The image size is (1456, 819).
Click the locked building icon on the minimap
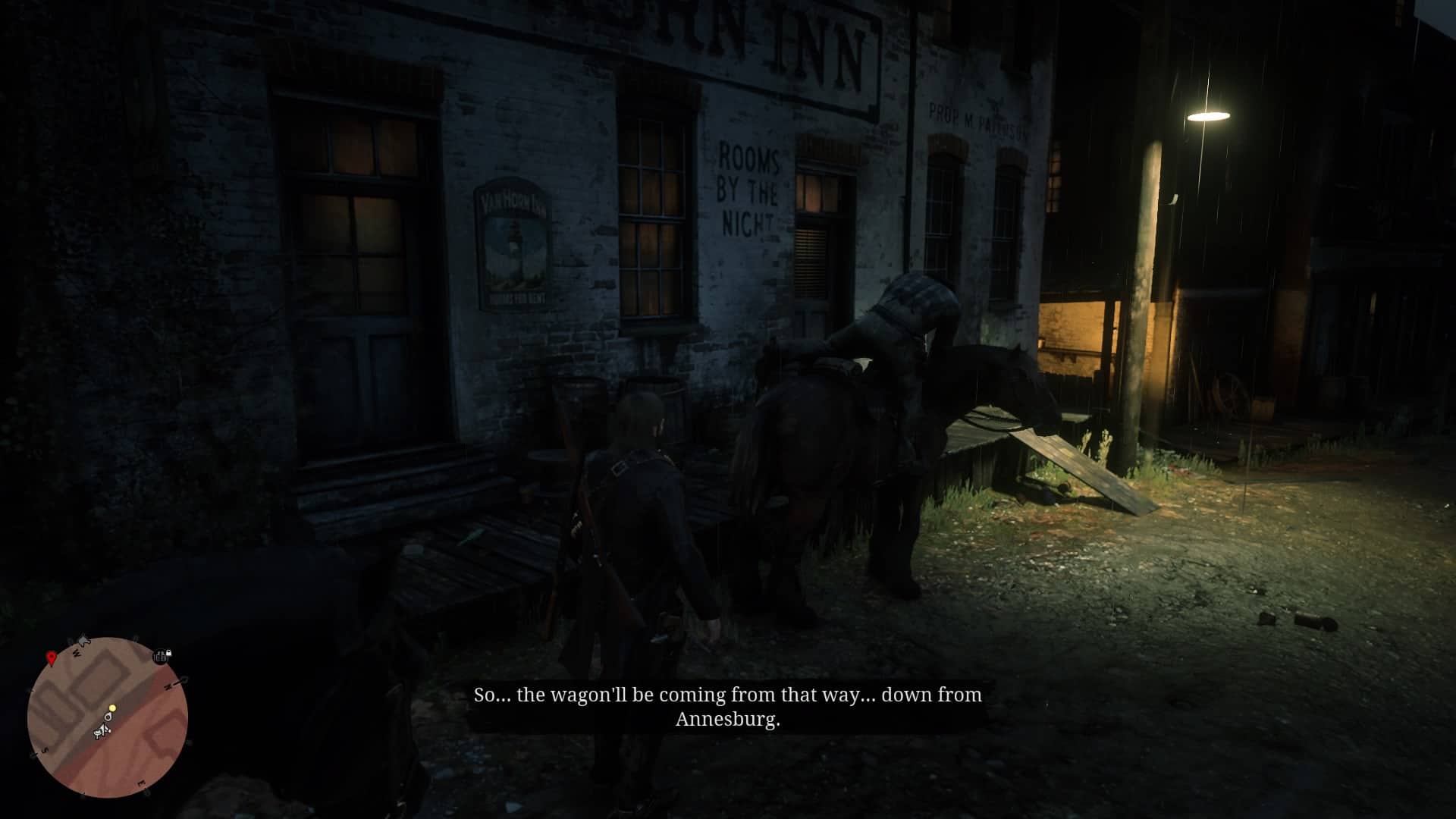[159, 657]
